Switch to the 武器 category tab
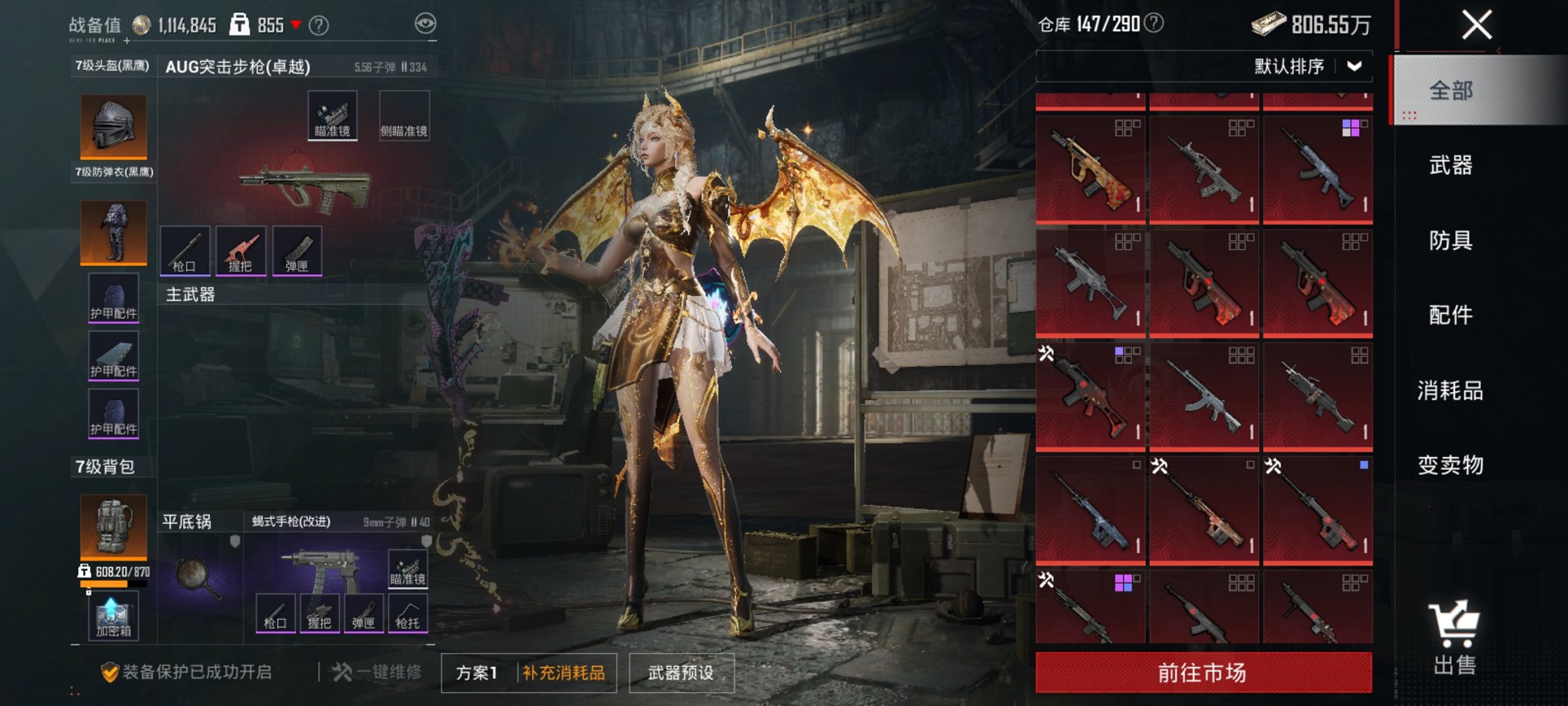 click(x=1450, y=165)
